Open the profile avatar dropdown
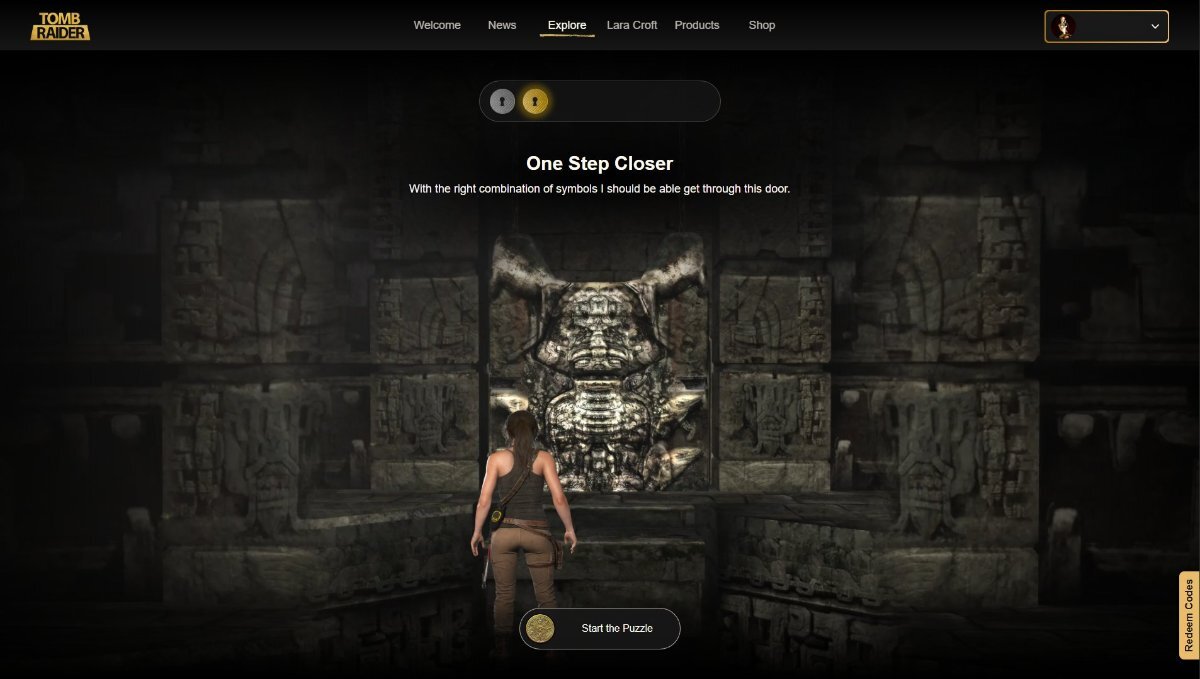Viewport: 1200px width, 679px height. pos(1107,27)
